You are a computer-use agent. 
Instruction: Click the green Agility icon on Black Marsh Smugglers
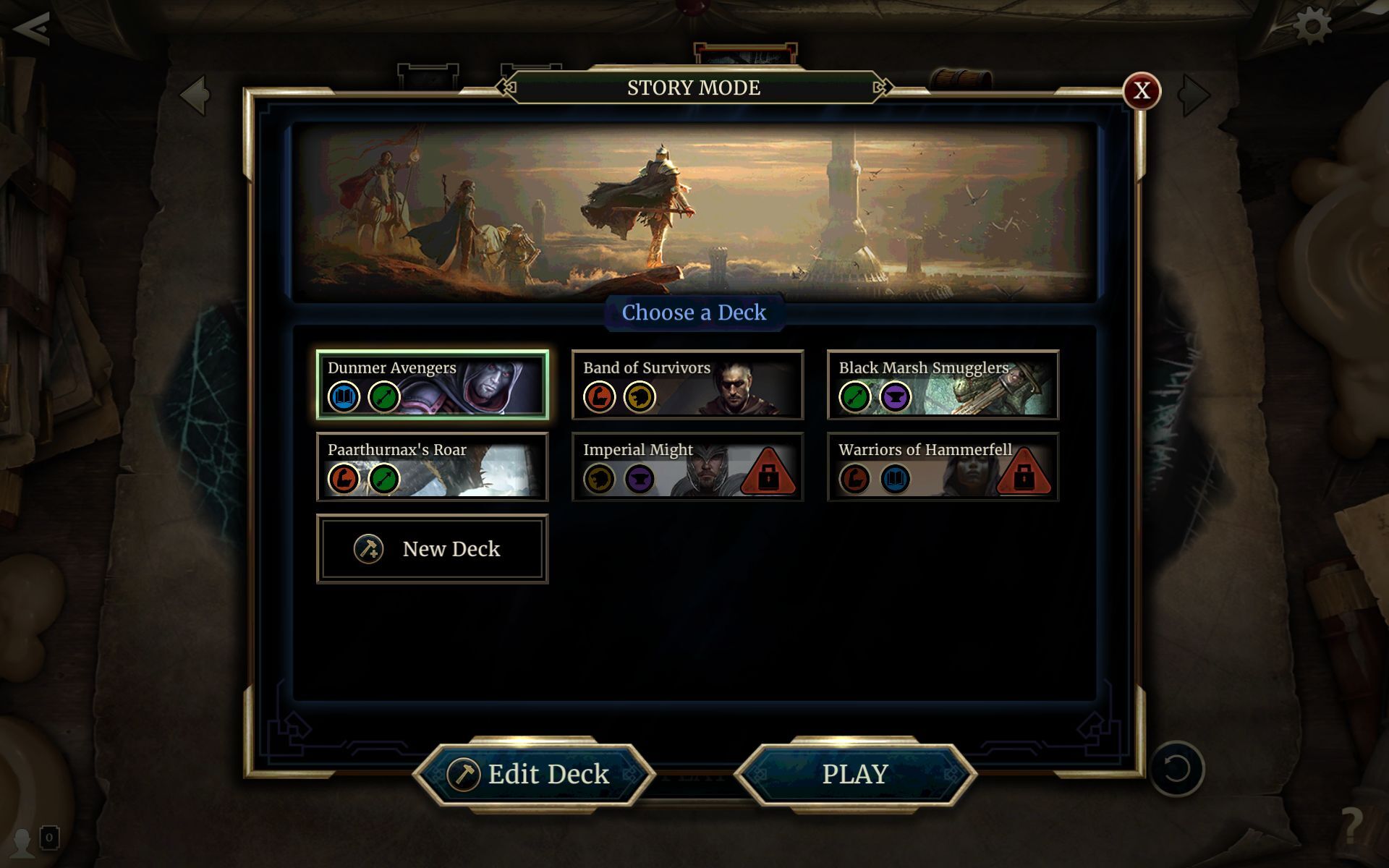pos(854,396)
